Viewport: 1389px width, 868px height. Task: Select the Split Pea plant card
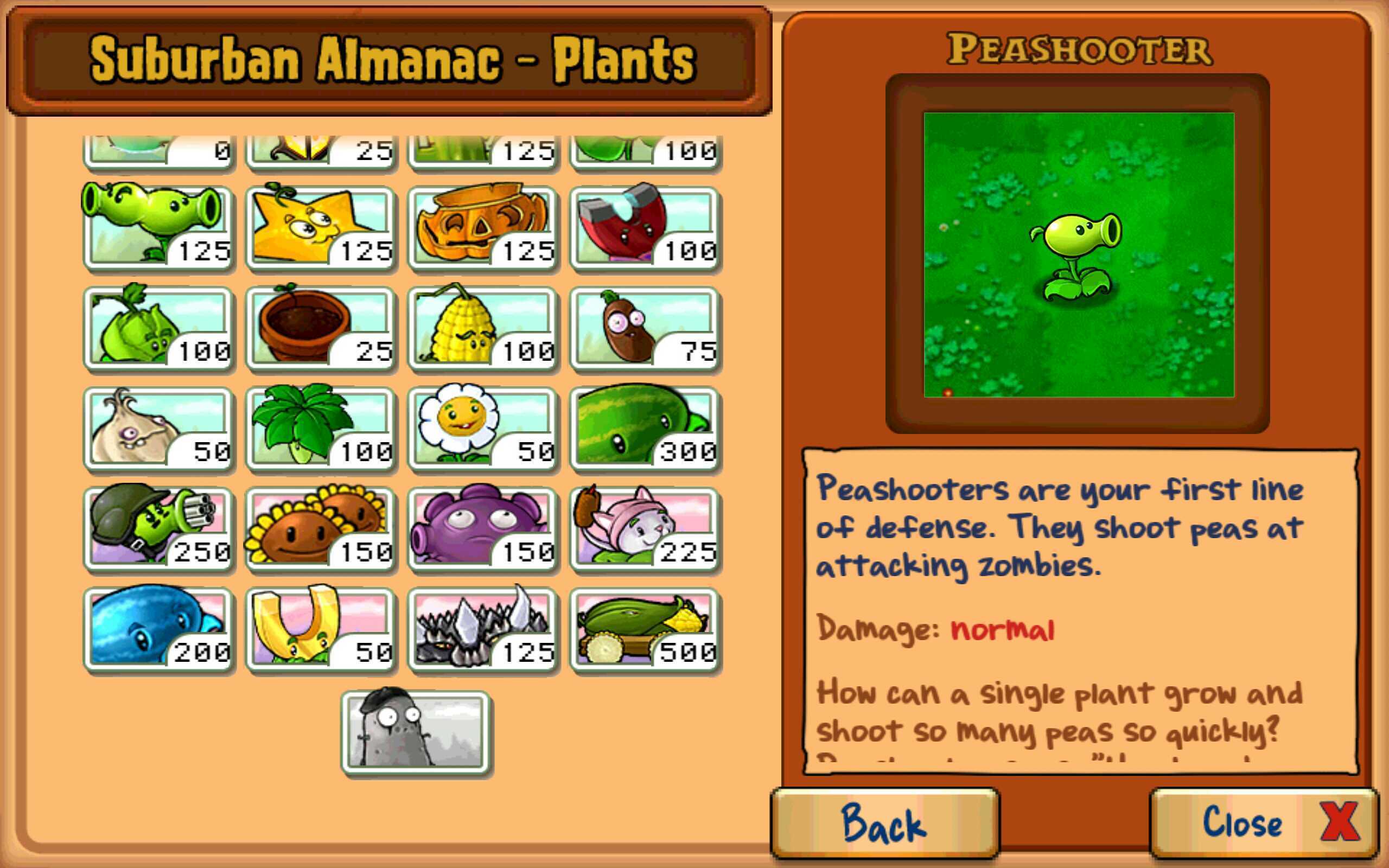pyautogui.click(x=158, y=228)
